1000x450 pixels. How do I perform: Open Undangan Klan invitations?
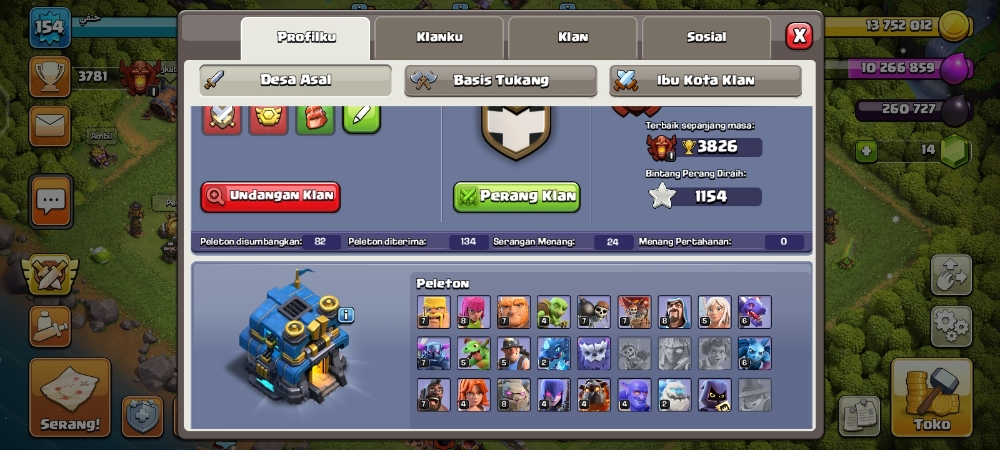click(x=270, y=196)
